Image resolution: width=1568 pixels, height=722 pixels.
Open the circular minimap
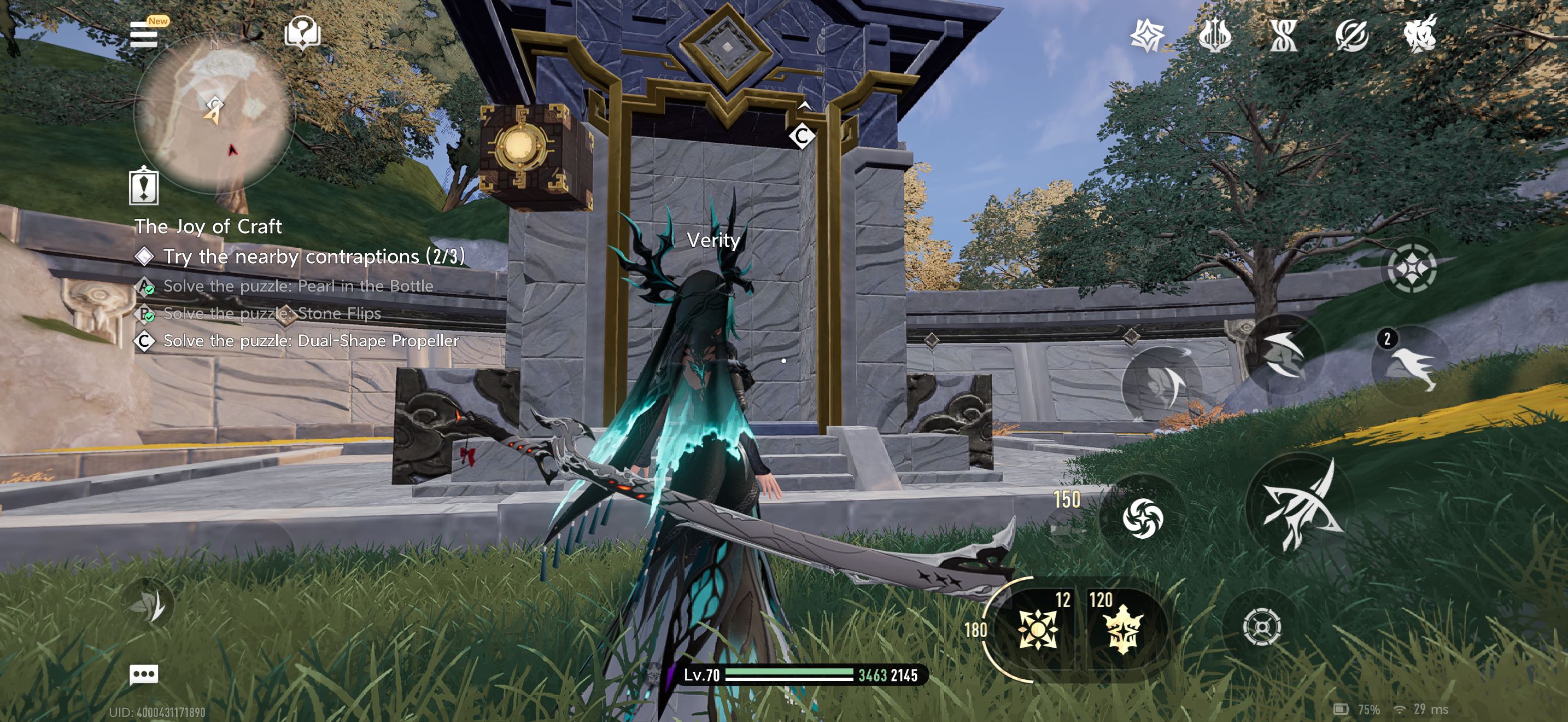[214, 113]
